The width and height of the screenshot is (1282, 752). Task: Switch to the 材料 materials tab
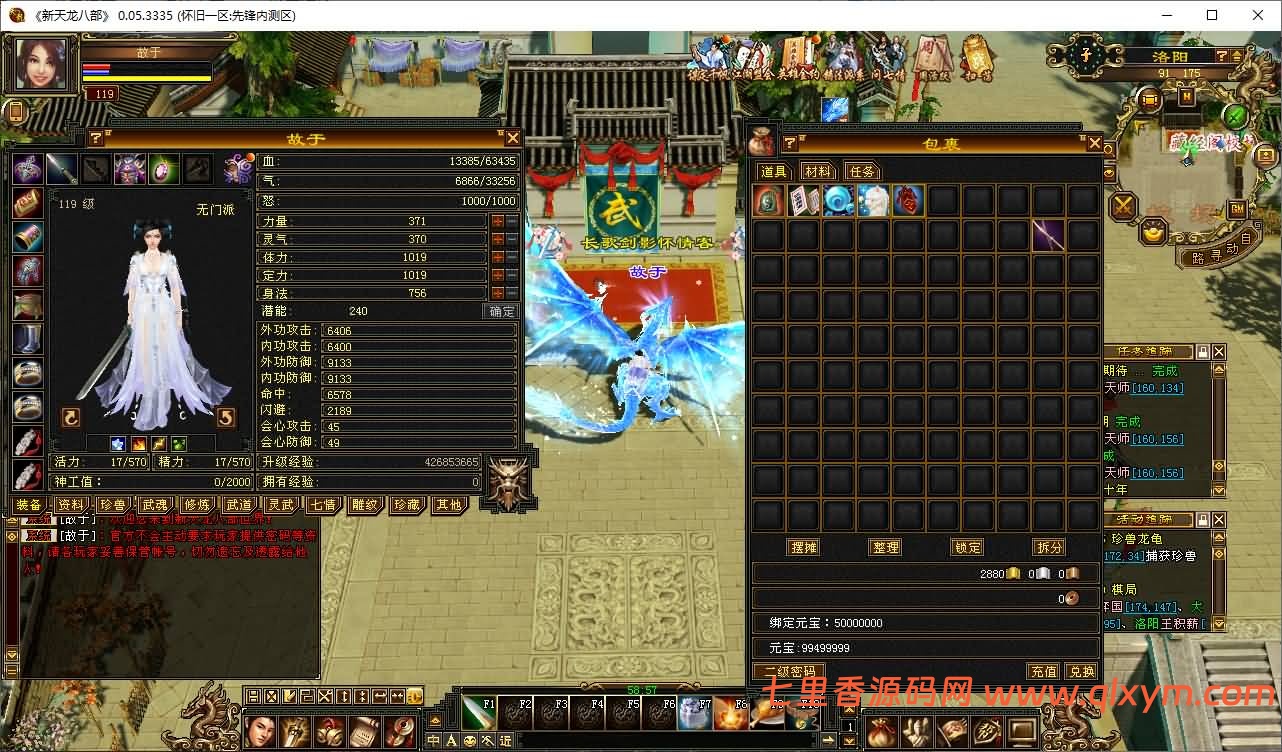tap(817, 171)
